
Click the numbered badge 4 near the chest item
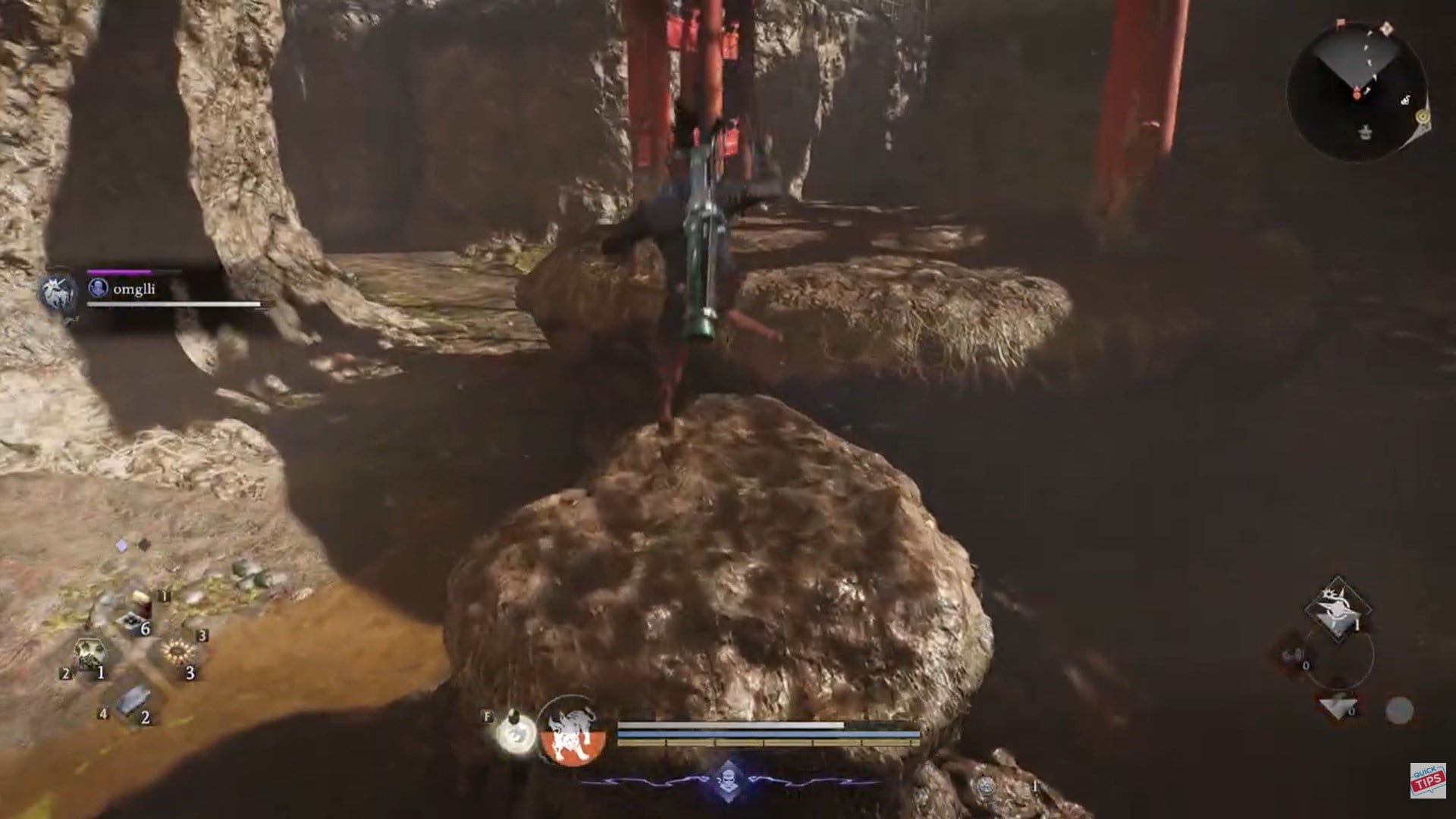tap(103, 714)
